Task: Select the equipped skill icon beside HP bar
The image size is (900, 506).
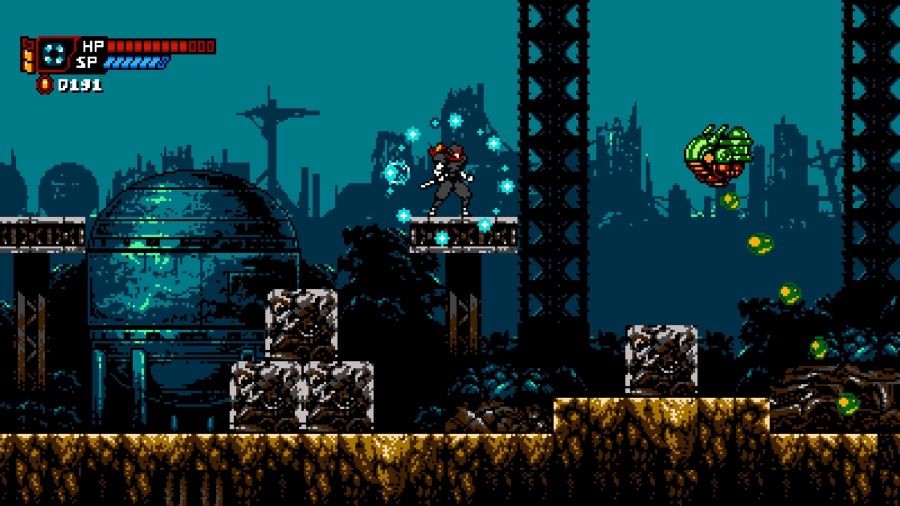Action: pos(57,53)
